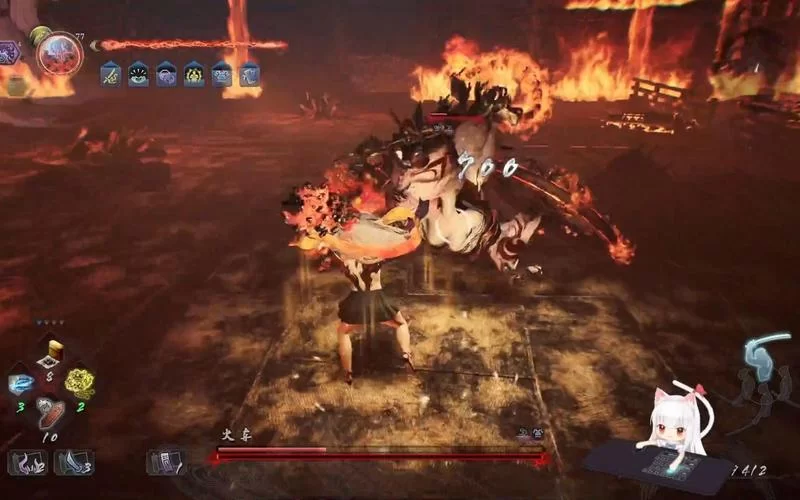Activate the purple flame yokai skill scroll
Viewport: 800px width, 500px height.
pos(26,462)
